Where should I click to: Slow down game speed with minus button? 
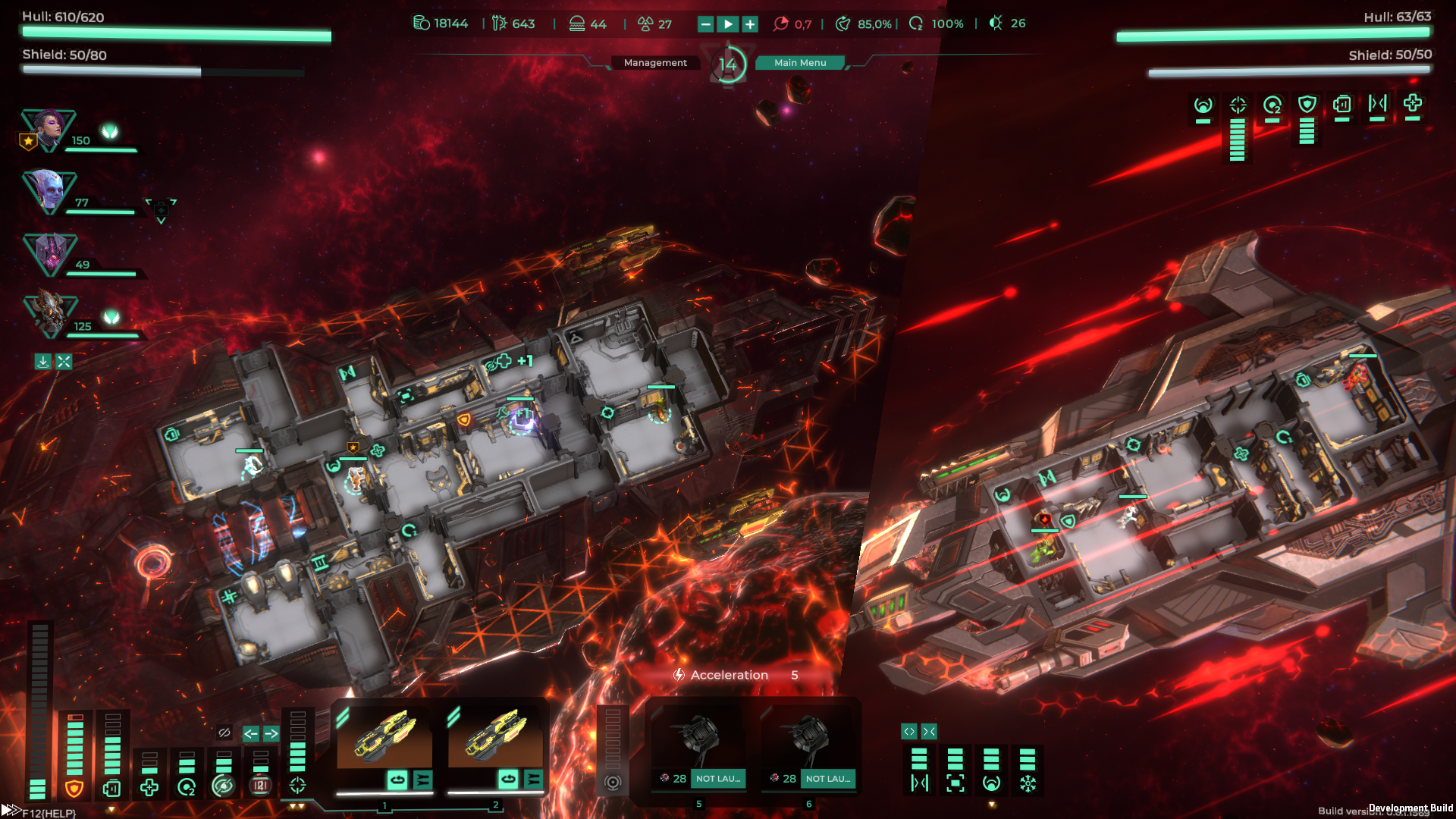pyautogui.click(x=705, y=24)
